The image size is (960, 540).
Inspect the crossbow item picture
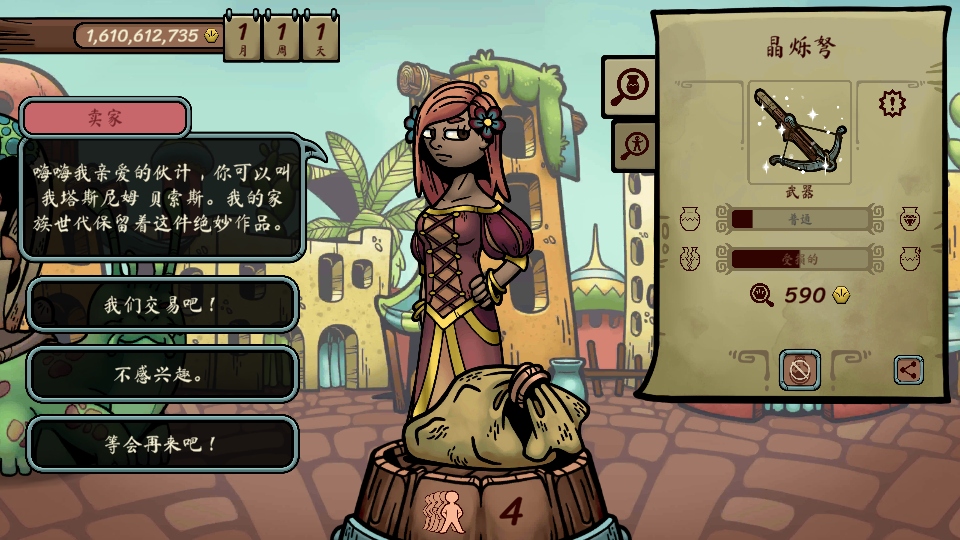click(799, 131)
